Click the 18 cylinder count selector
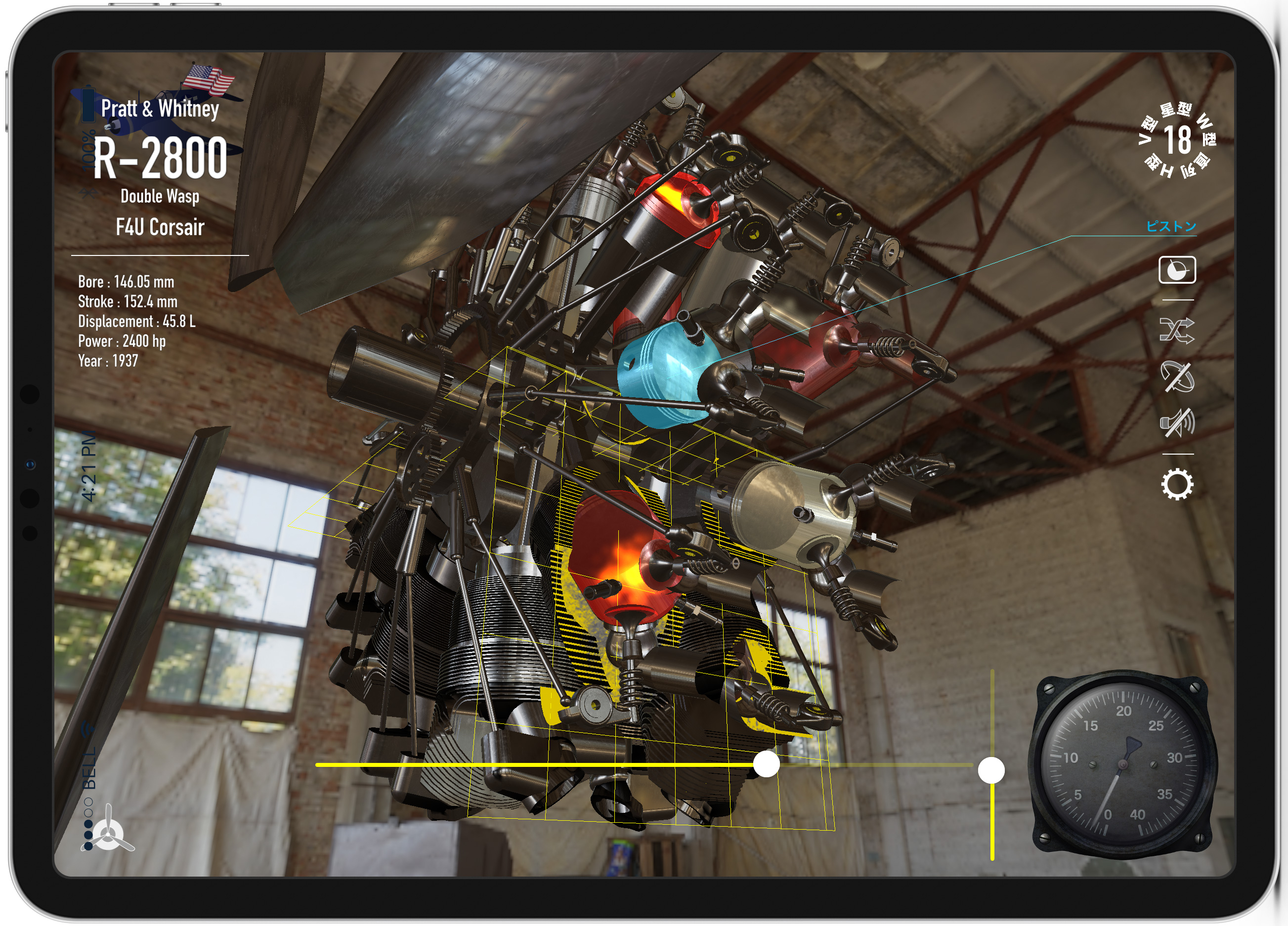Viewport: 1288px width, 926px height. 1177,140
